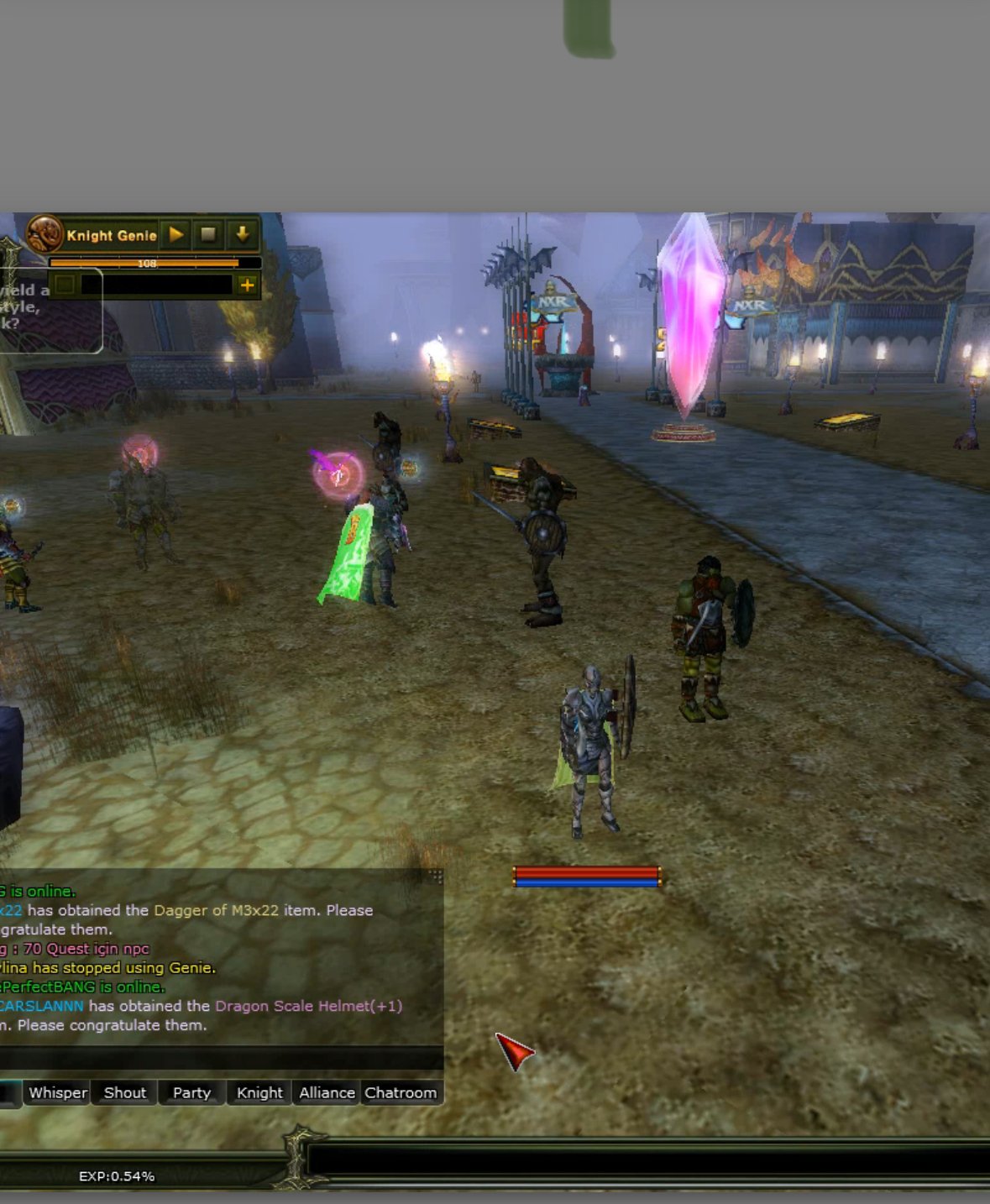Select the Shout chat channel
The image size is (990, 1204).
point(124,1092)
